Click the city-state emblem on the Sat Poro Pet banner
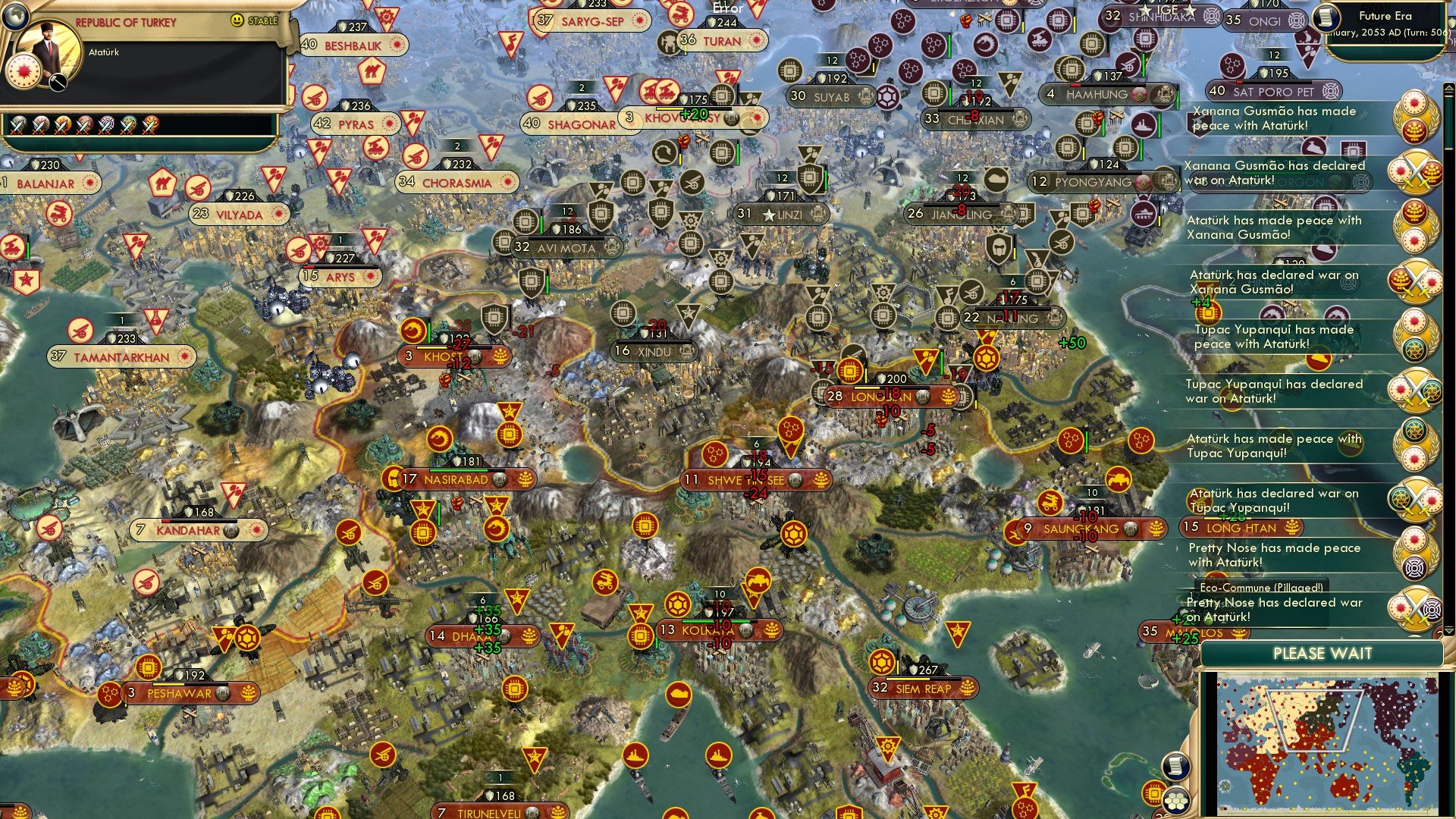Screen dimensions: 1456x819 click(x=1331, y=91)
